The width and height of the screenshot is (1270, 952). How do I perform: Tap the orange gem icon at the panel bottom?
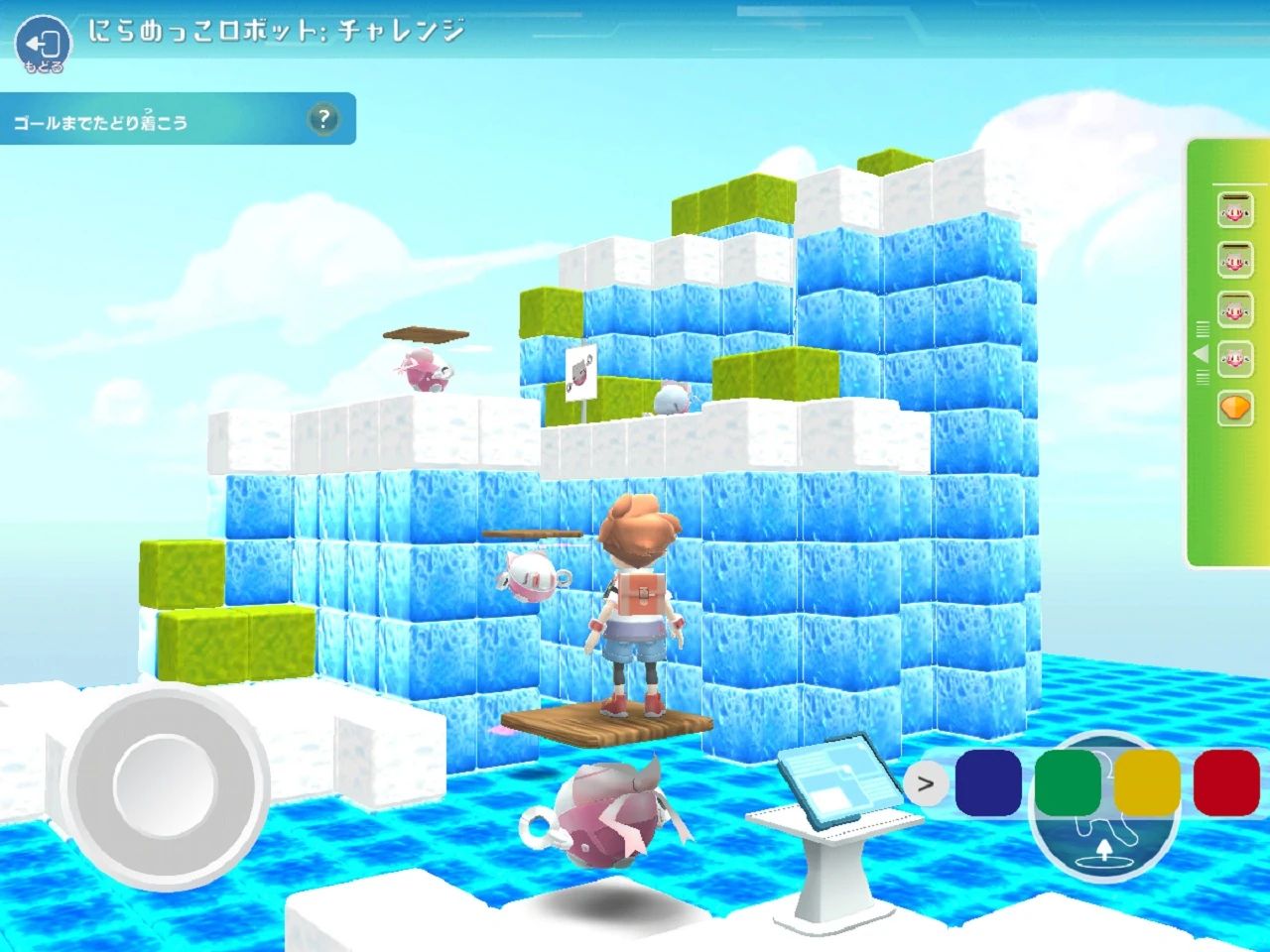1235,403
